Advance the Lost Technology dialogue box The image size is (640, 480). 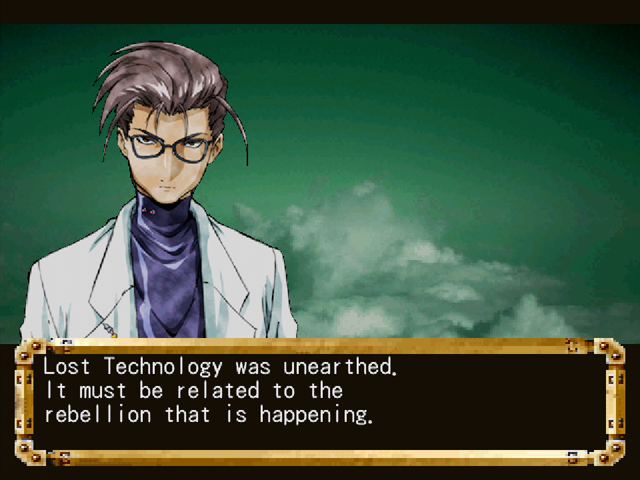click(318, 400)
